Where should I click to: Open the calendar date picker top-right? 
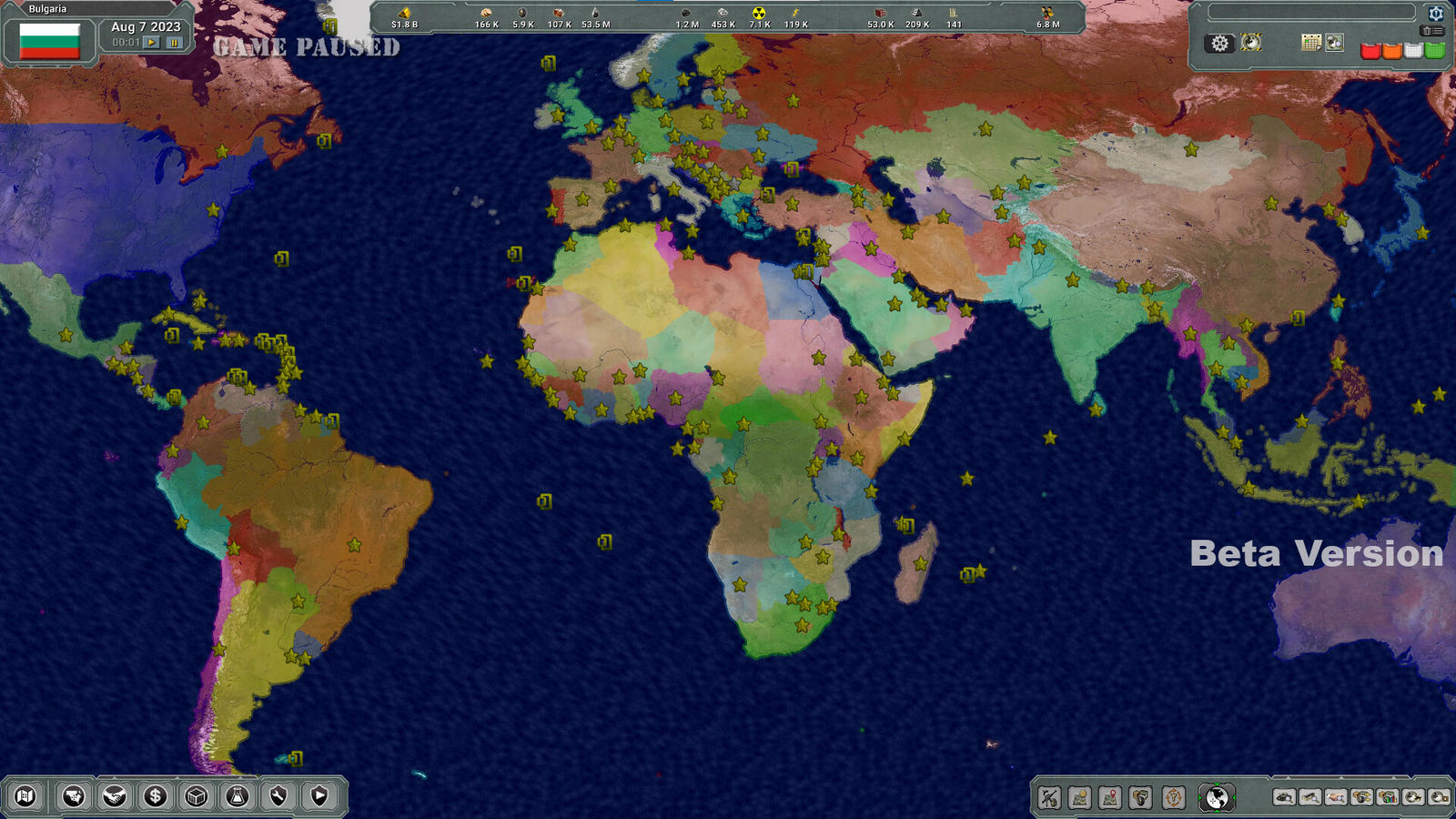(1311, 43)
